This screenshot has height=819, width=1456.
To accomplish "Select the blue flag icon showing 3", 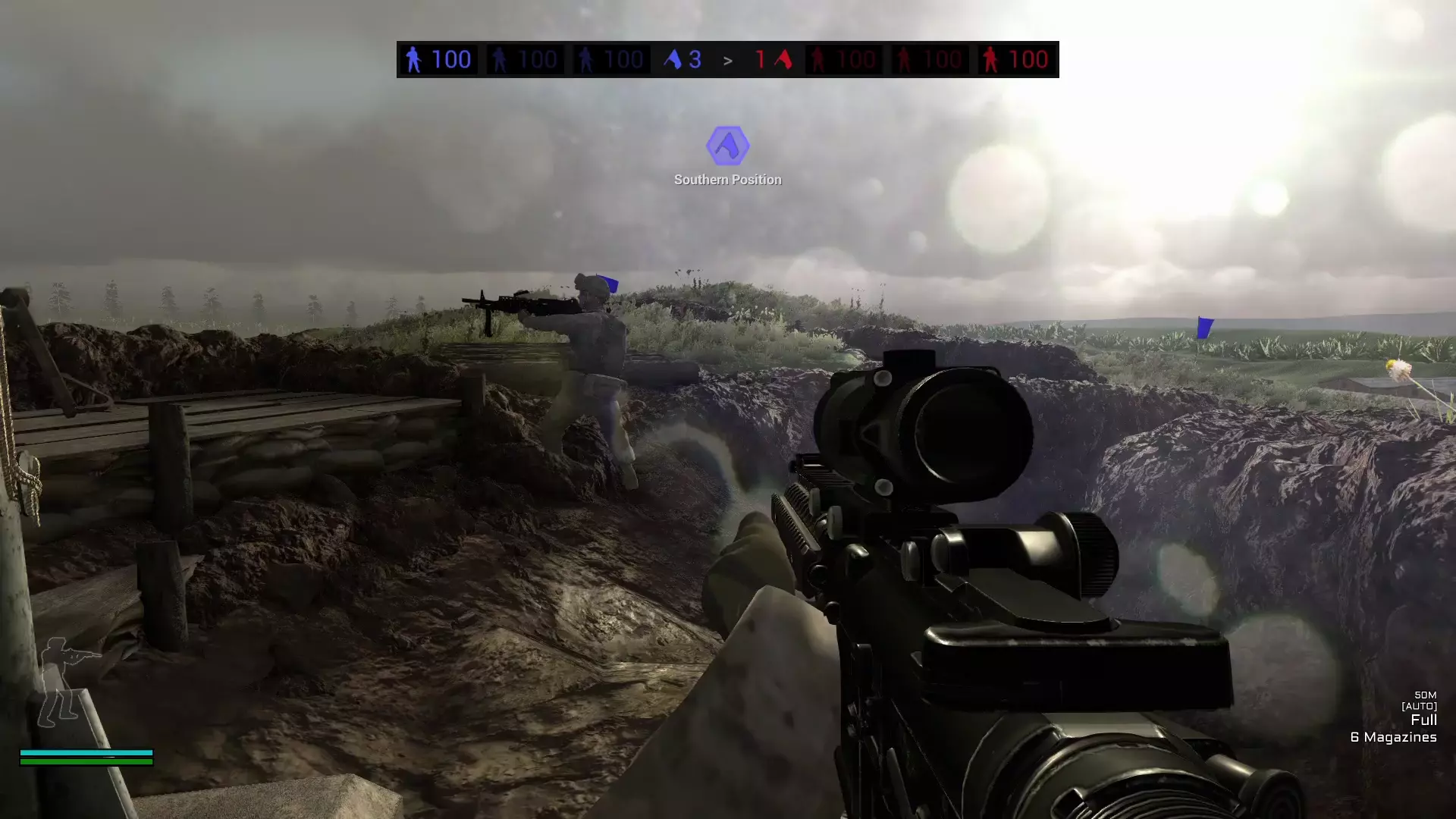I will tap(677, 59).
